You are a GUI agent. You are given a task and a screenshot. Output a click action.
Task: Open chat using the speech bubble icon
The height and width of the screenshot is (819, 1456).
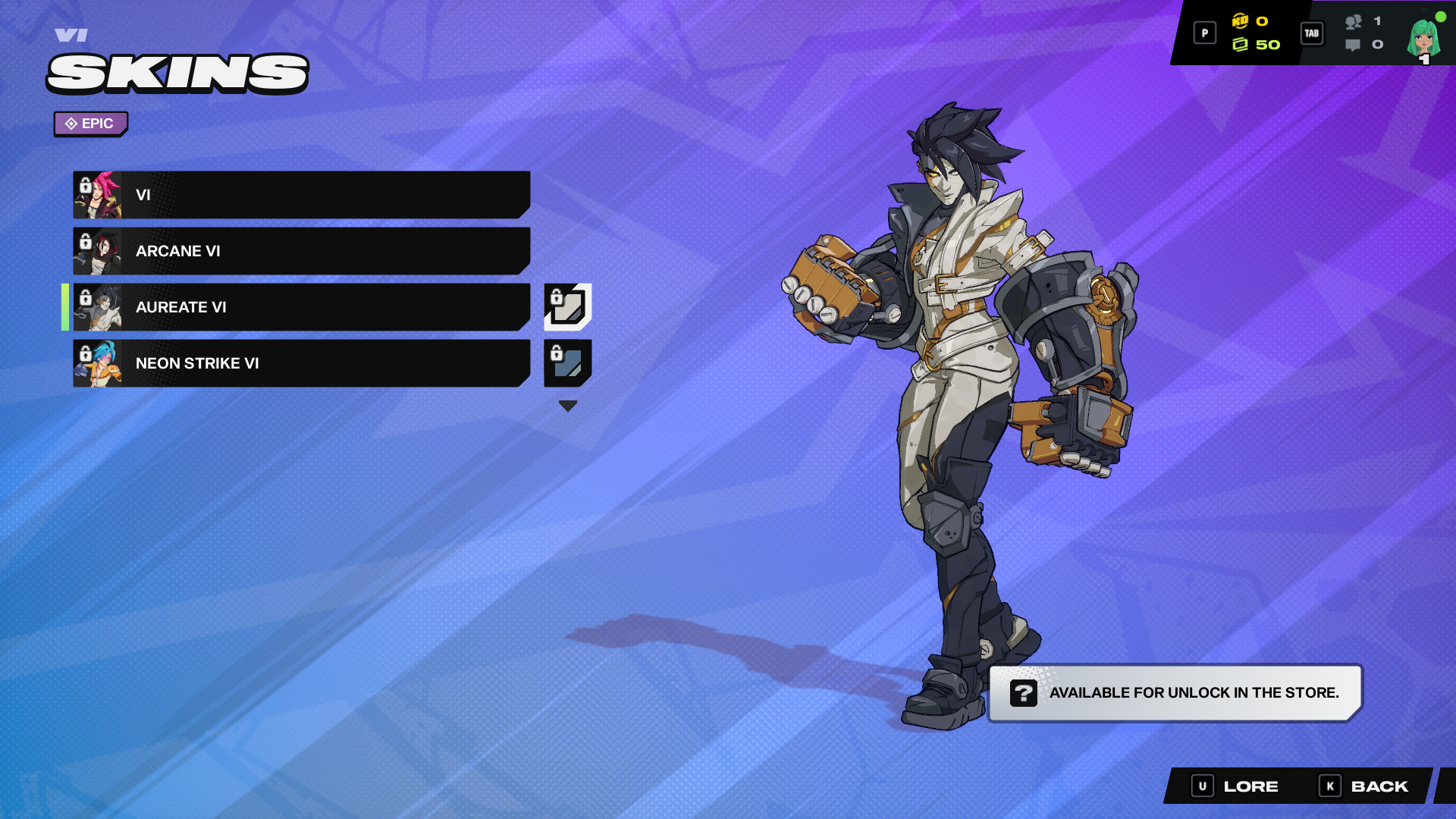tap(1353, 44)
